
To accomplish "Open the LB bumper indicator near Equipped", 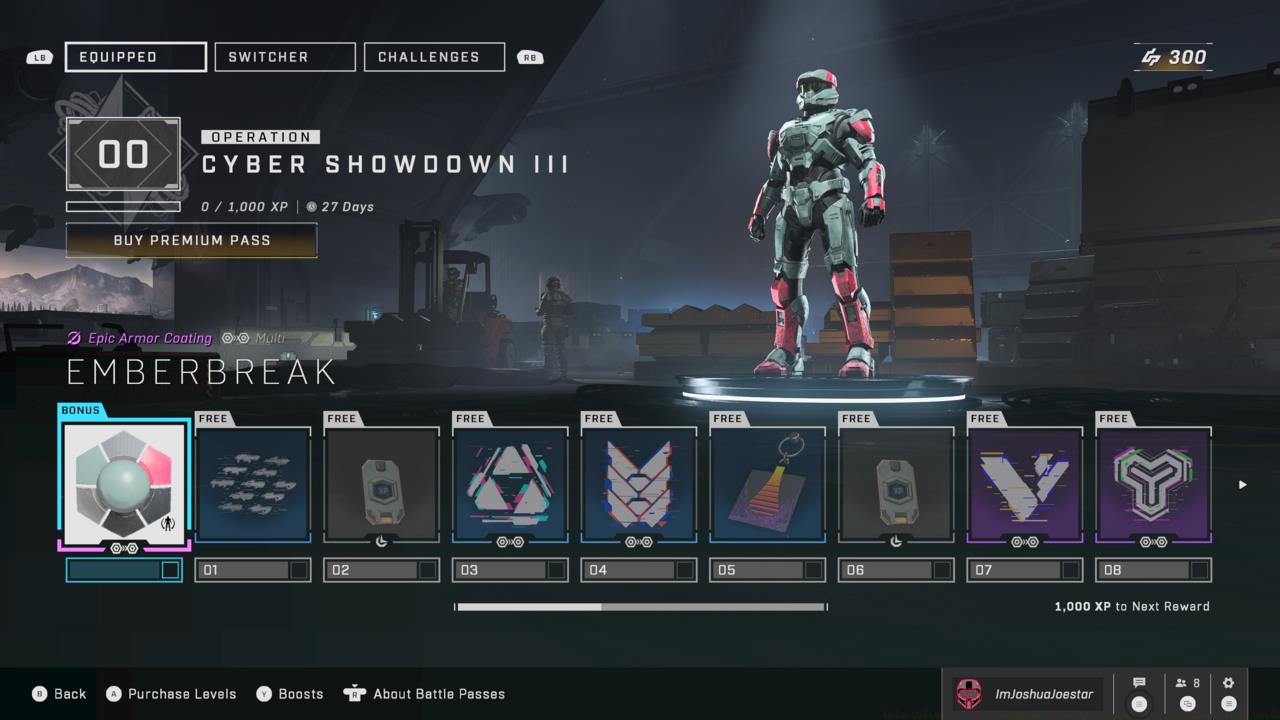I will pyautogui.click(x=38, y=57).
